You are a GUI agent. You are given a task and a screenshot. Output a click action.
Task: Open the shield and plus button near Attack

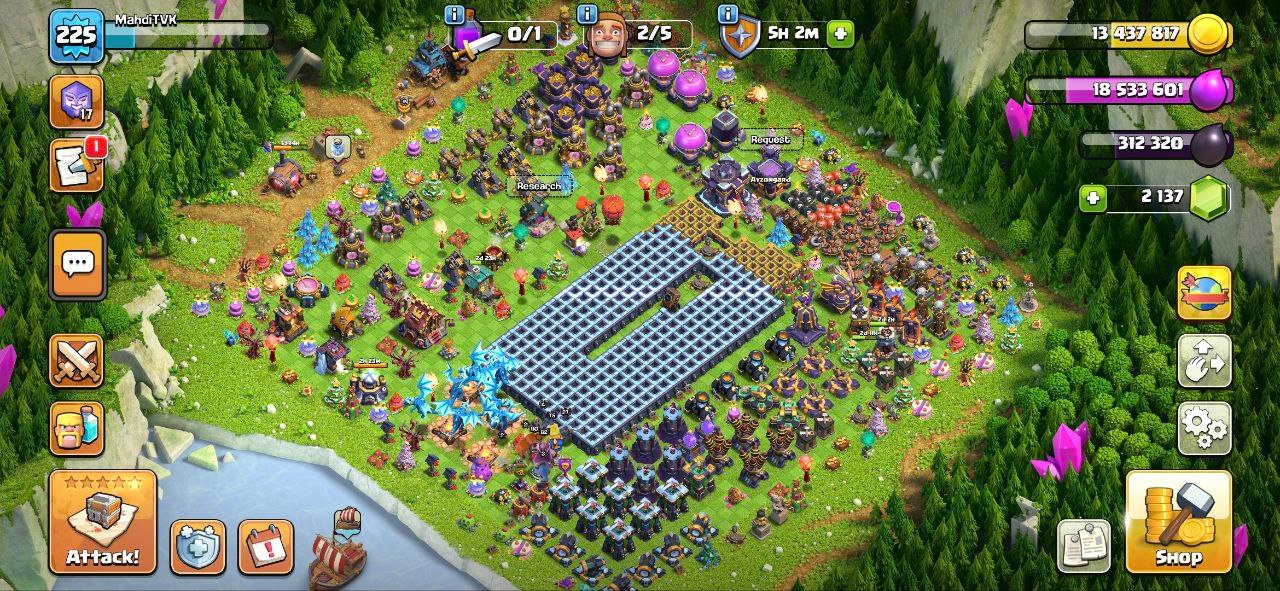tap(197, 546)
